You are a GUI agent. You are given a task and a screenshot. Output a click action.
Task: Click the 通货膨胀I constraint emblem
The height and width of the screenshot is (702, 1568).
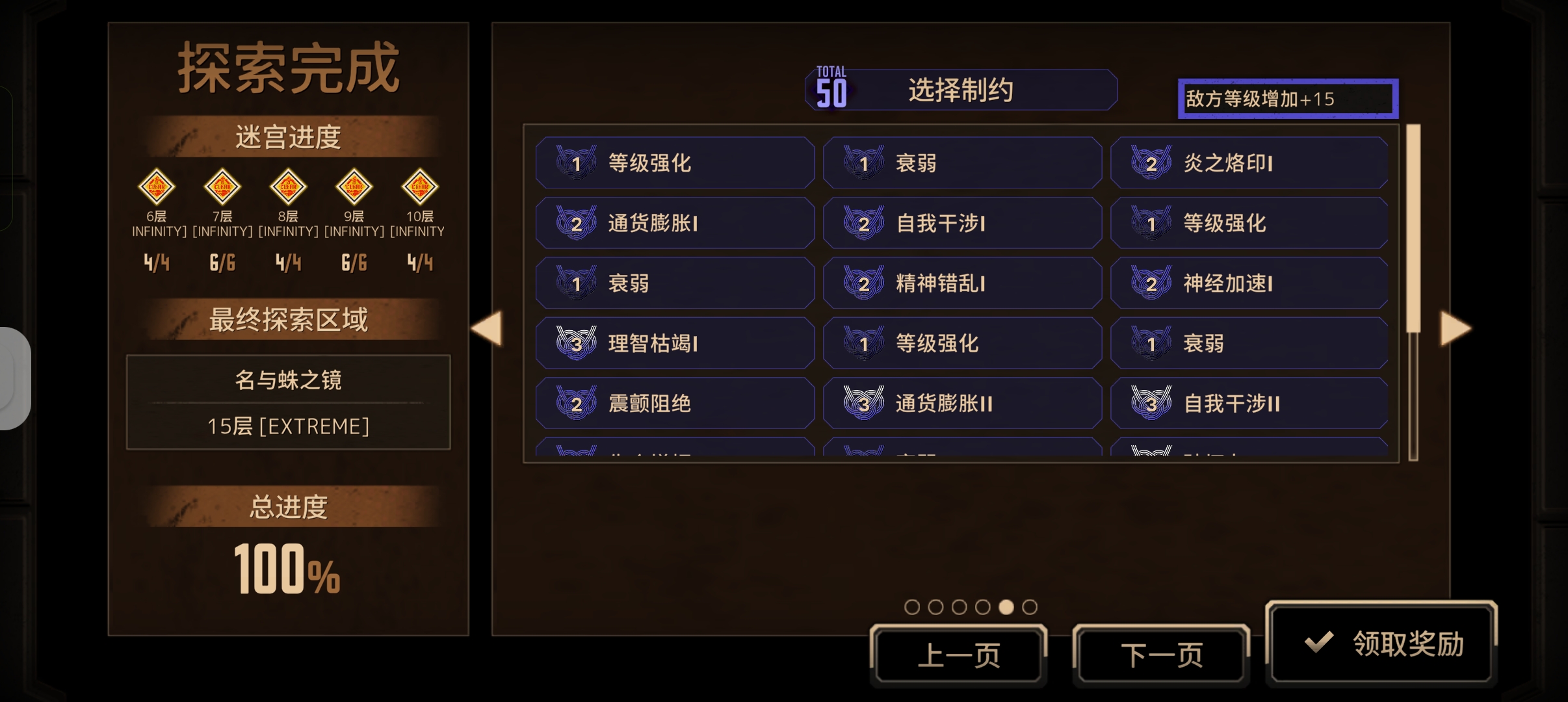click(x=576, y=223)
